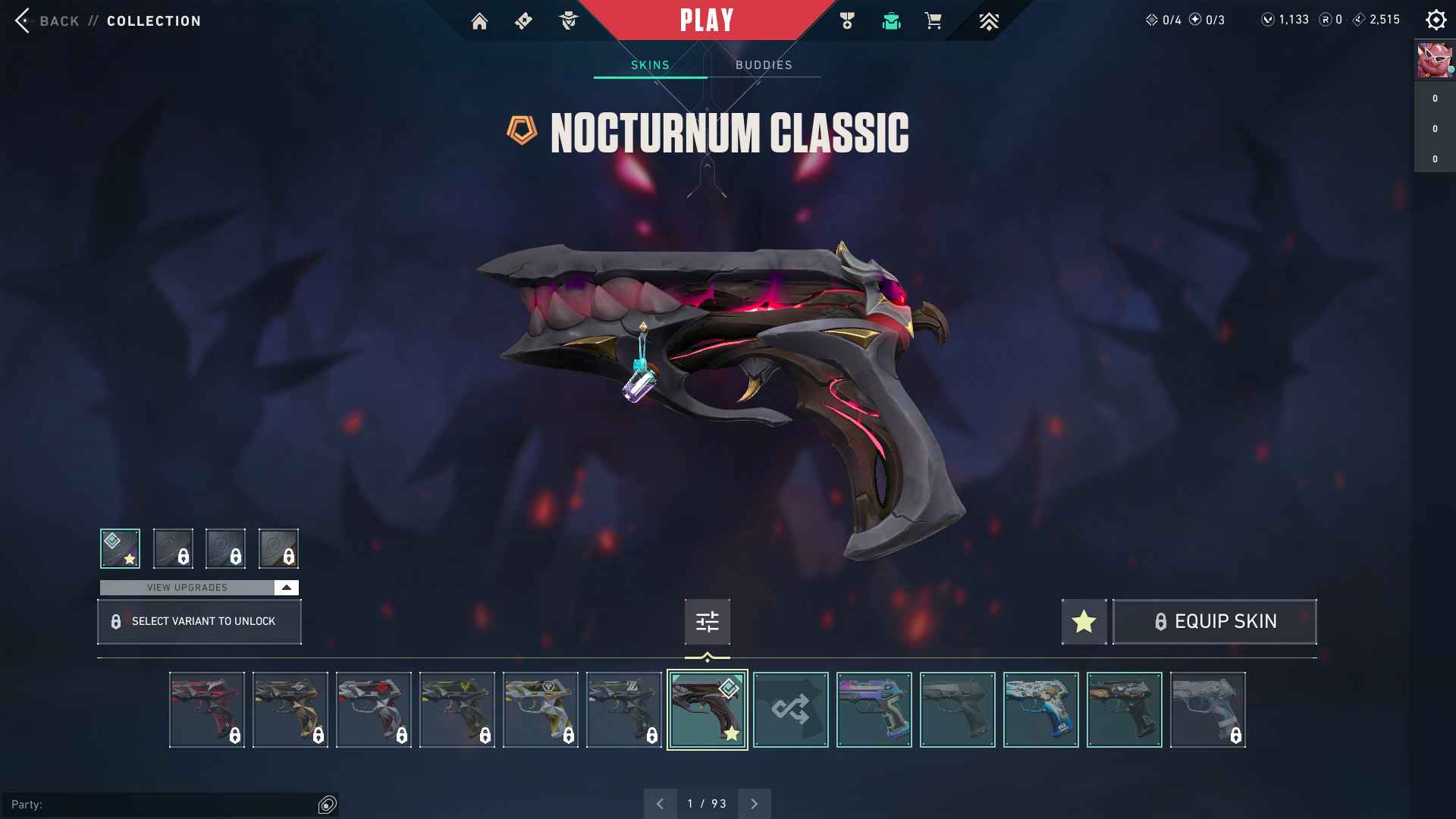Click the big red PLAY button
This screenshot has width=1456, height=819.
706,20
